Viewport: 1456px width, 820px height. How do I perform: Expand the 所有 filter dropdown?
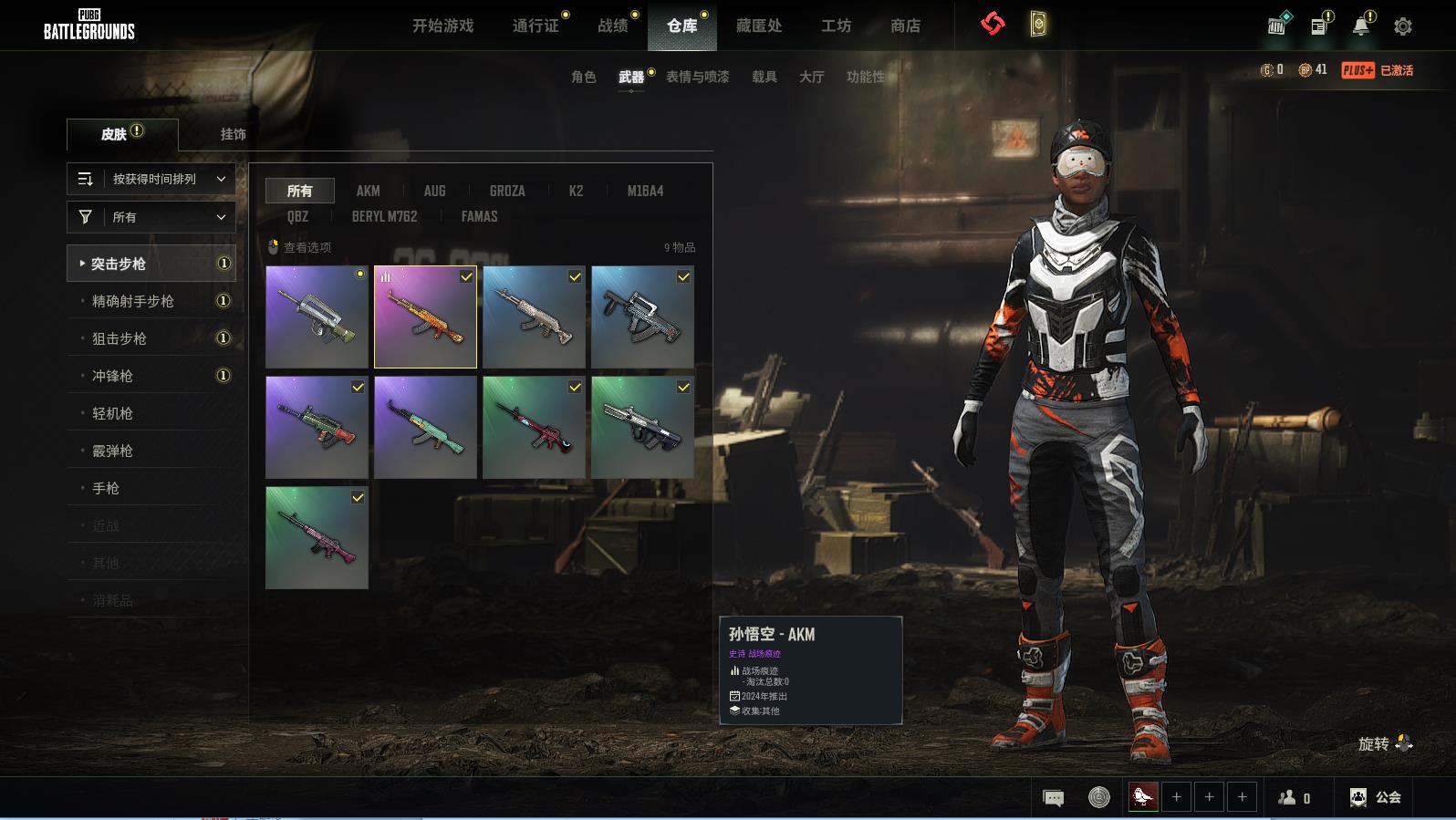point(151,217)
